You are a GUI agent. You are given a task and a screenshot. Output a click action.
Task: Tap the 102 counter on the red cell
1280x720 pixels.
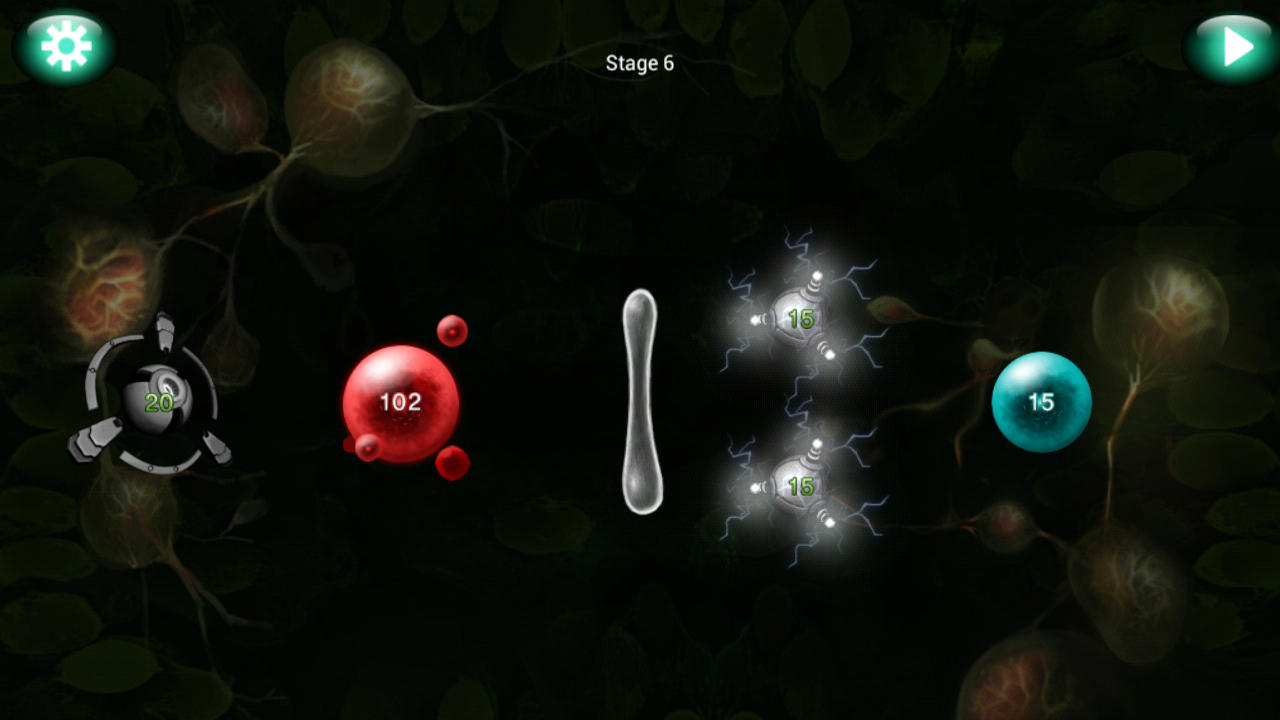(x=399, y=401)
